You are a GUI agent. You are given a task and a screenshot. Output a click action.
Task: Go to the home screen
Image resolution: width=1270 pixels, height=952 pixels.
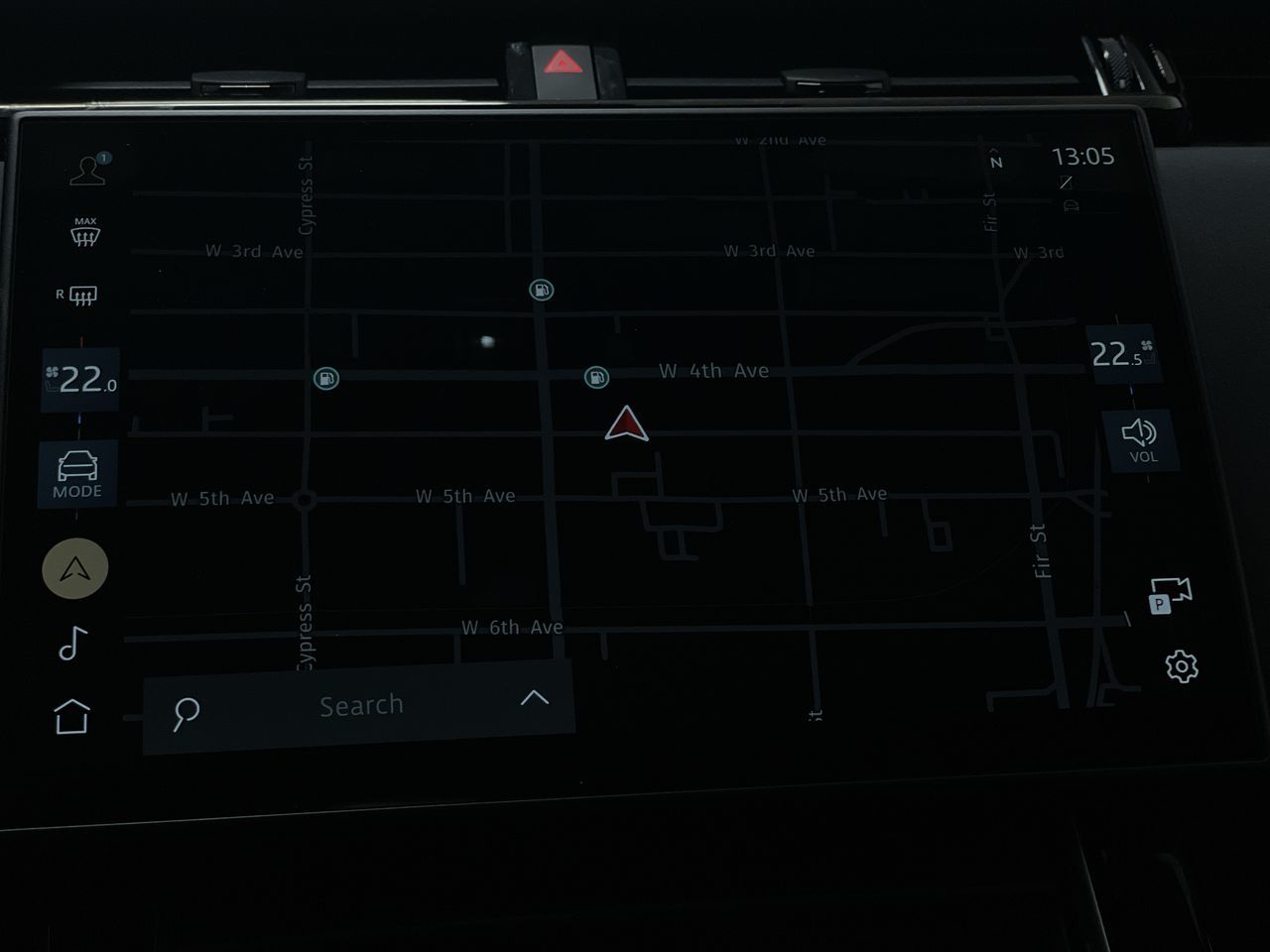click(x=71, y=716)
